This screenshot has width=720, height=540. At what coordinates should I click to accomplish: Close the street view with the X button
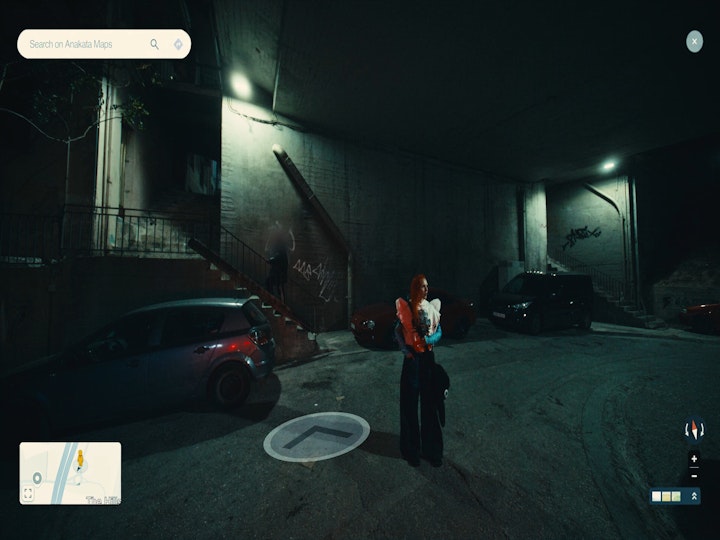coord(695,41)
